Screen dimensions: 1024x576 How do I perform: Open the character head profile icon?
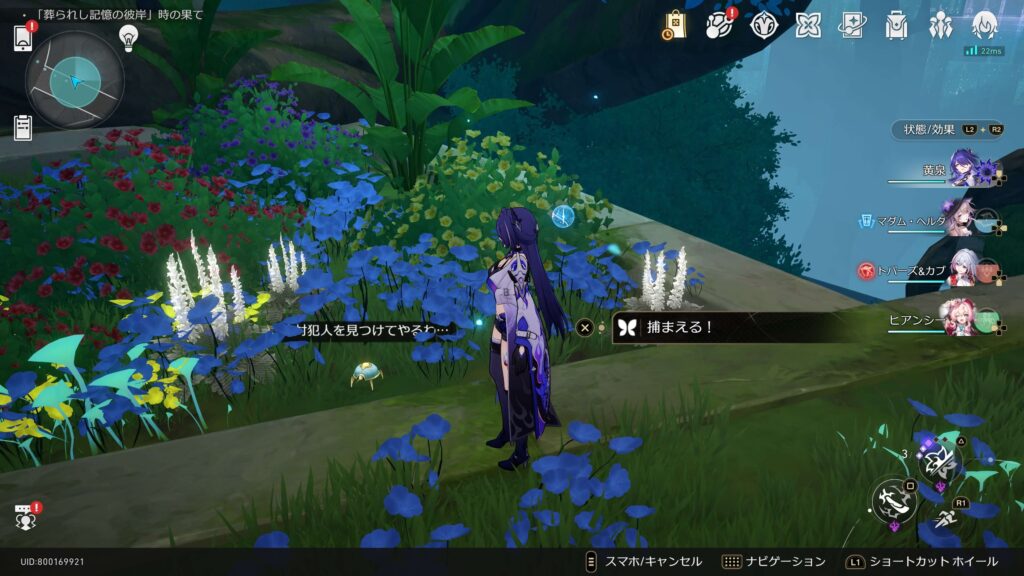point(985,25)
